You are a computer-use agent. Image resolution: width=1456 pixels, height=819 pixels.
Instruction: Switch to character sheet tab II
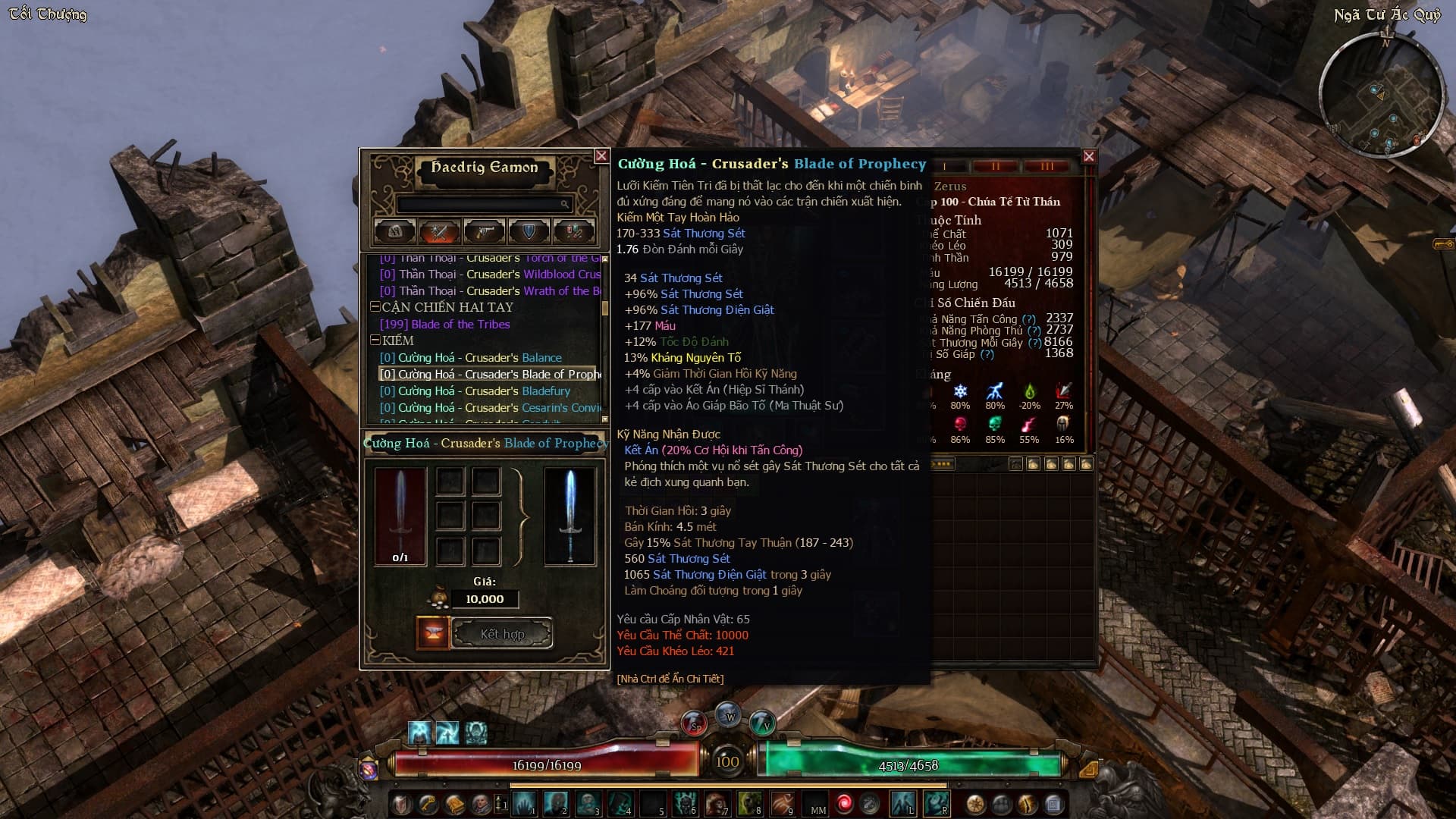tap(996, 167)
